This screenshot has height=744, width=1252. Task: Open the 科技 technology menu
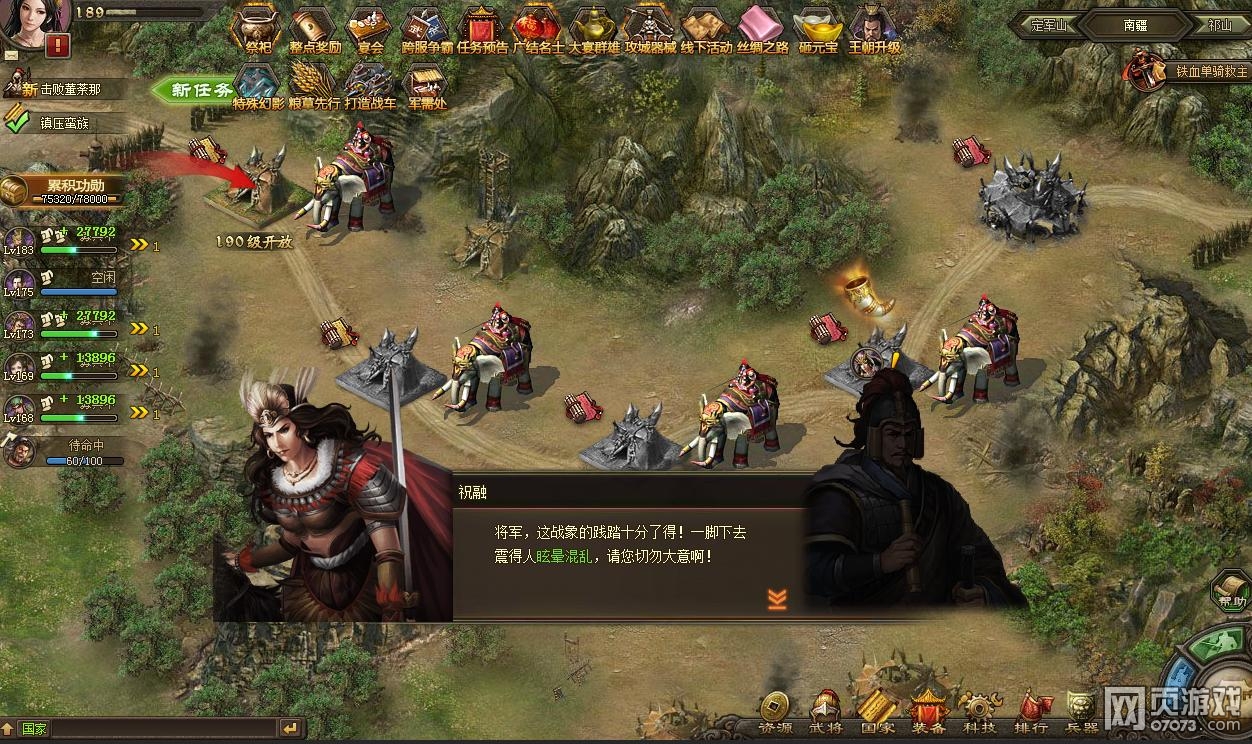[977, 712]
